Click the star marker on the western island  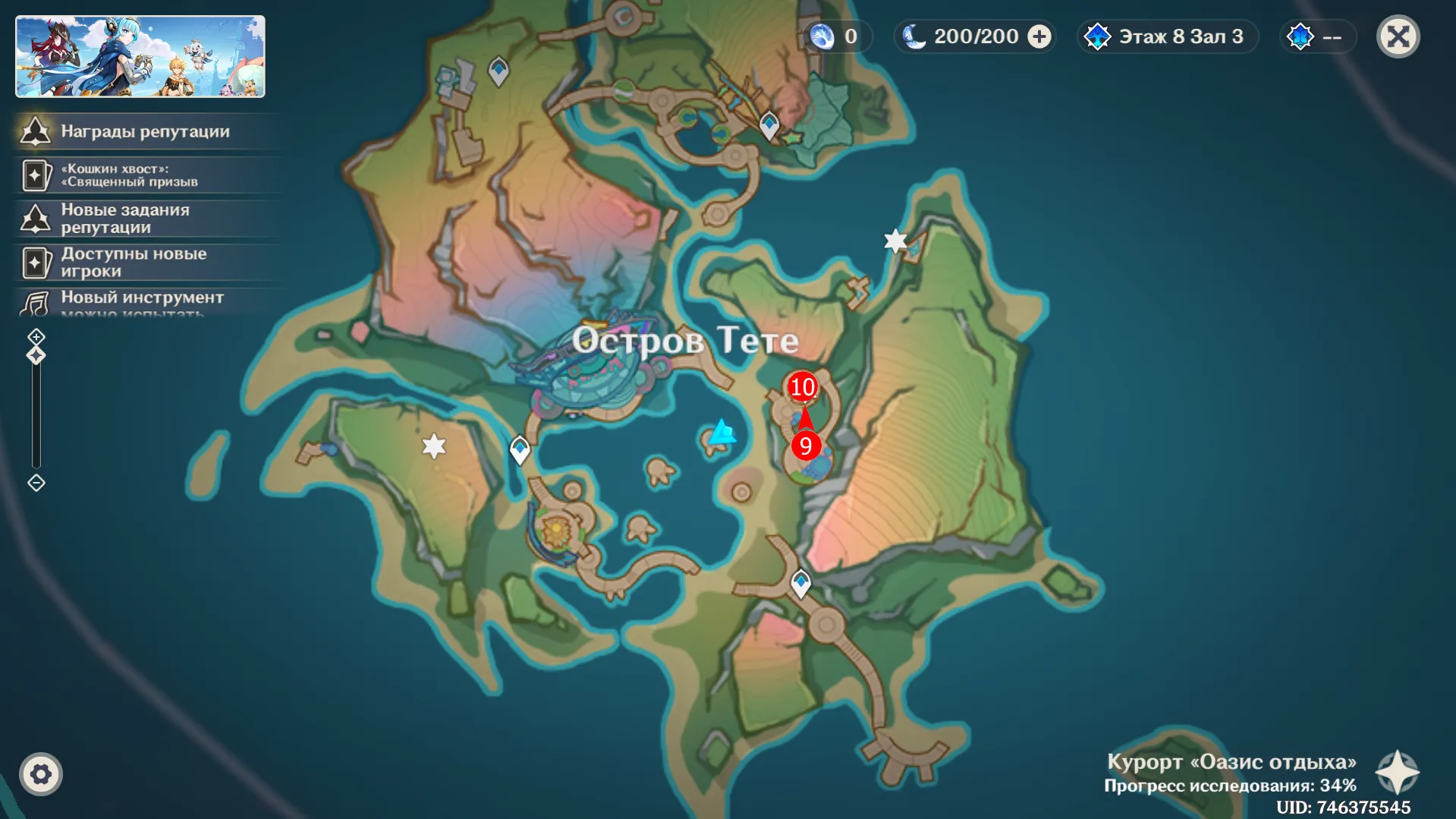tap(433, 447)
